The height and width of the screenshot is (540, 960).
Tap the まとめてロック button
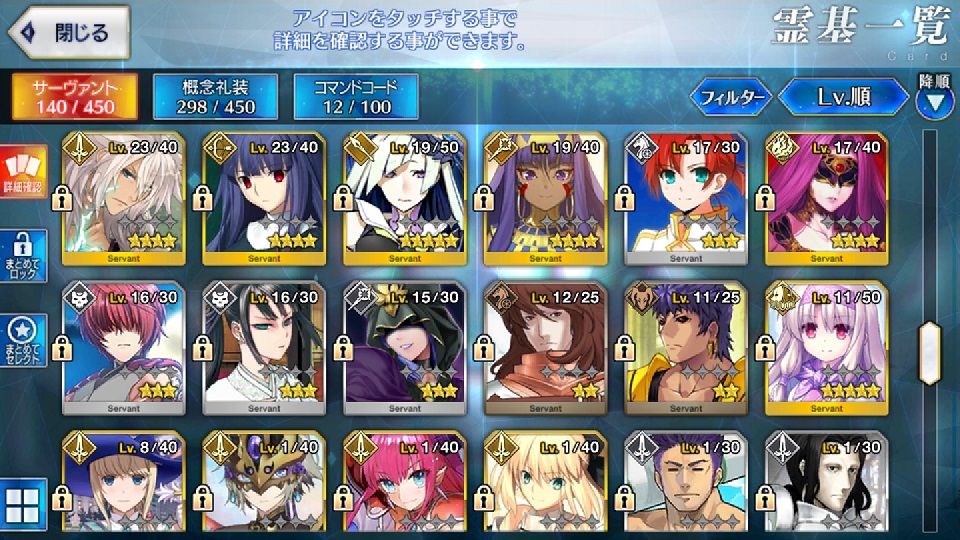click(22, 254)
